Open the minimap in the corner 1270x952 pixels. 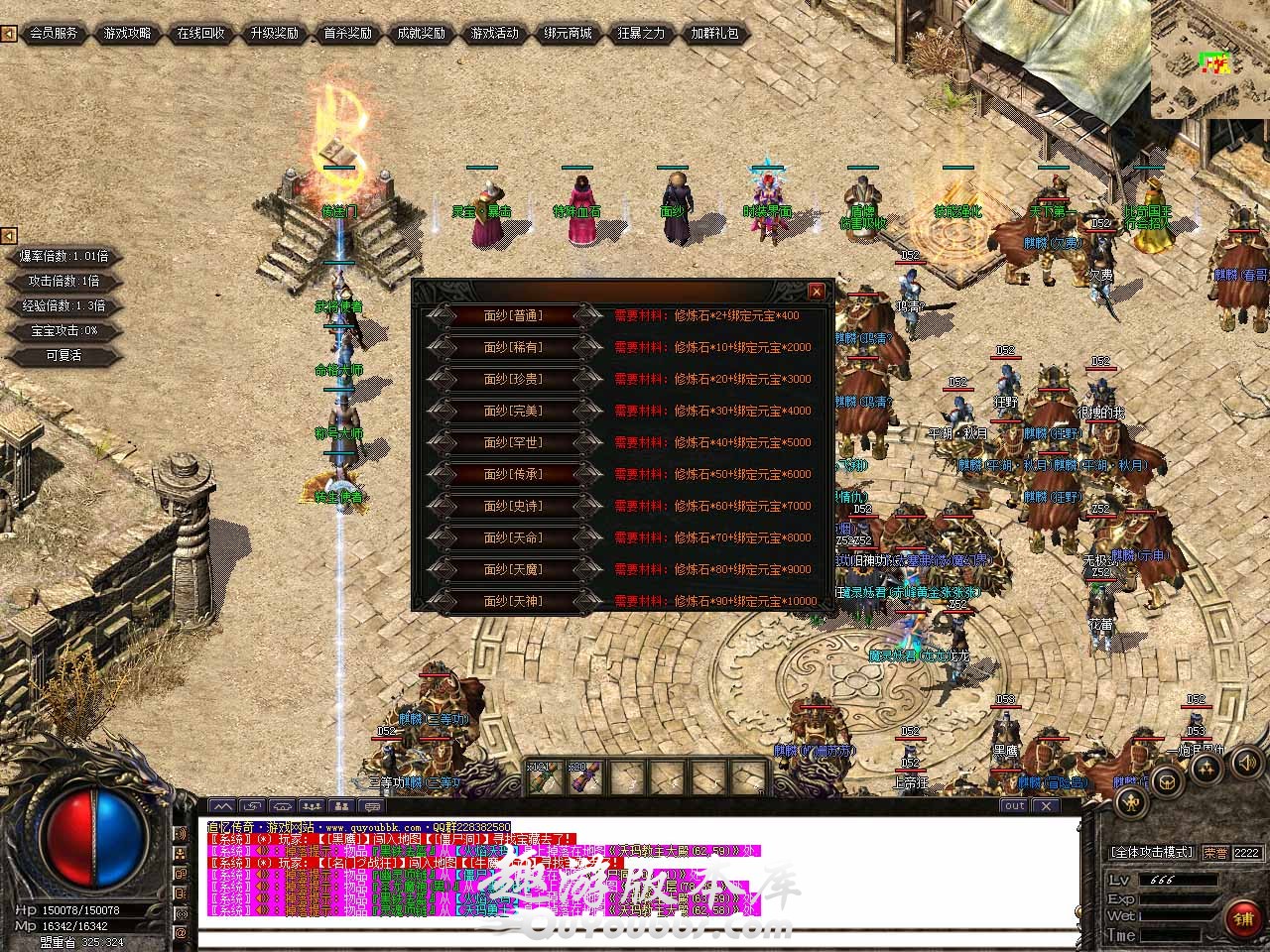click(x=1210, y=59)
